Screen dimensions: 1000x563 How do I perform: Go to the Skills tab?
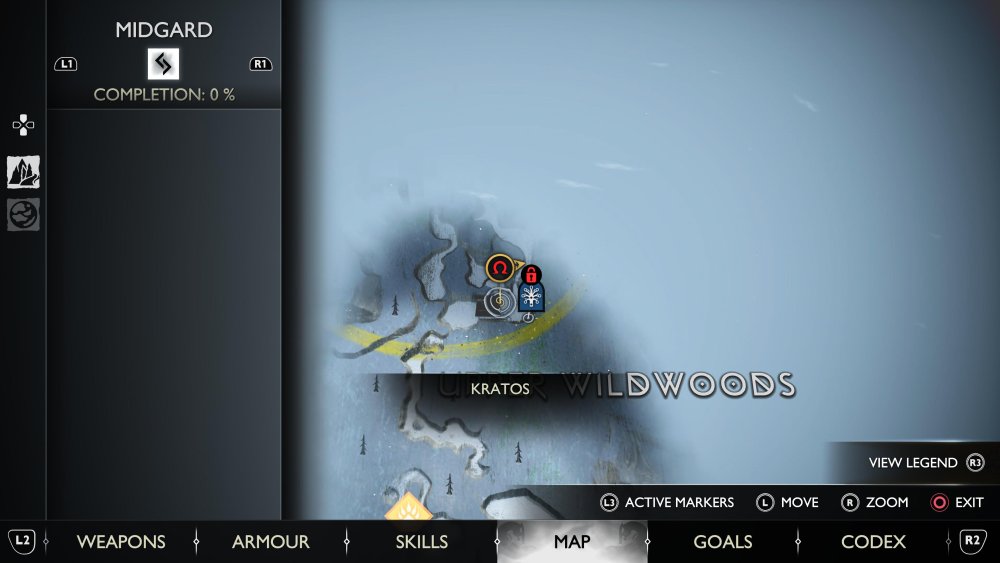(x=421, y=542)
